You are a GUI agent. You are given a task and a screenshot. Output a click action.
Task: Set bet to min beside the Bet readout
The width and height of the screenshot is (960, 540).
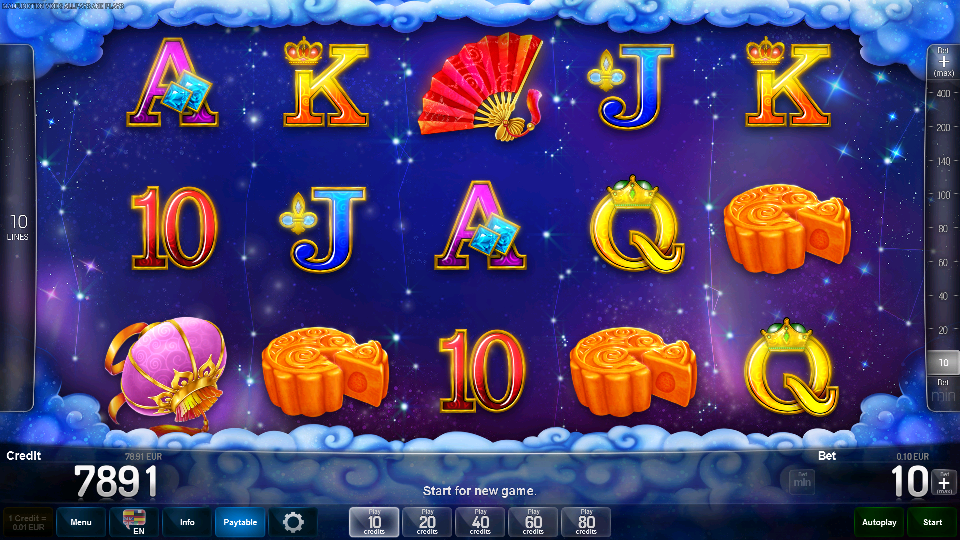801,482
